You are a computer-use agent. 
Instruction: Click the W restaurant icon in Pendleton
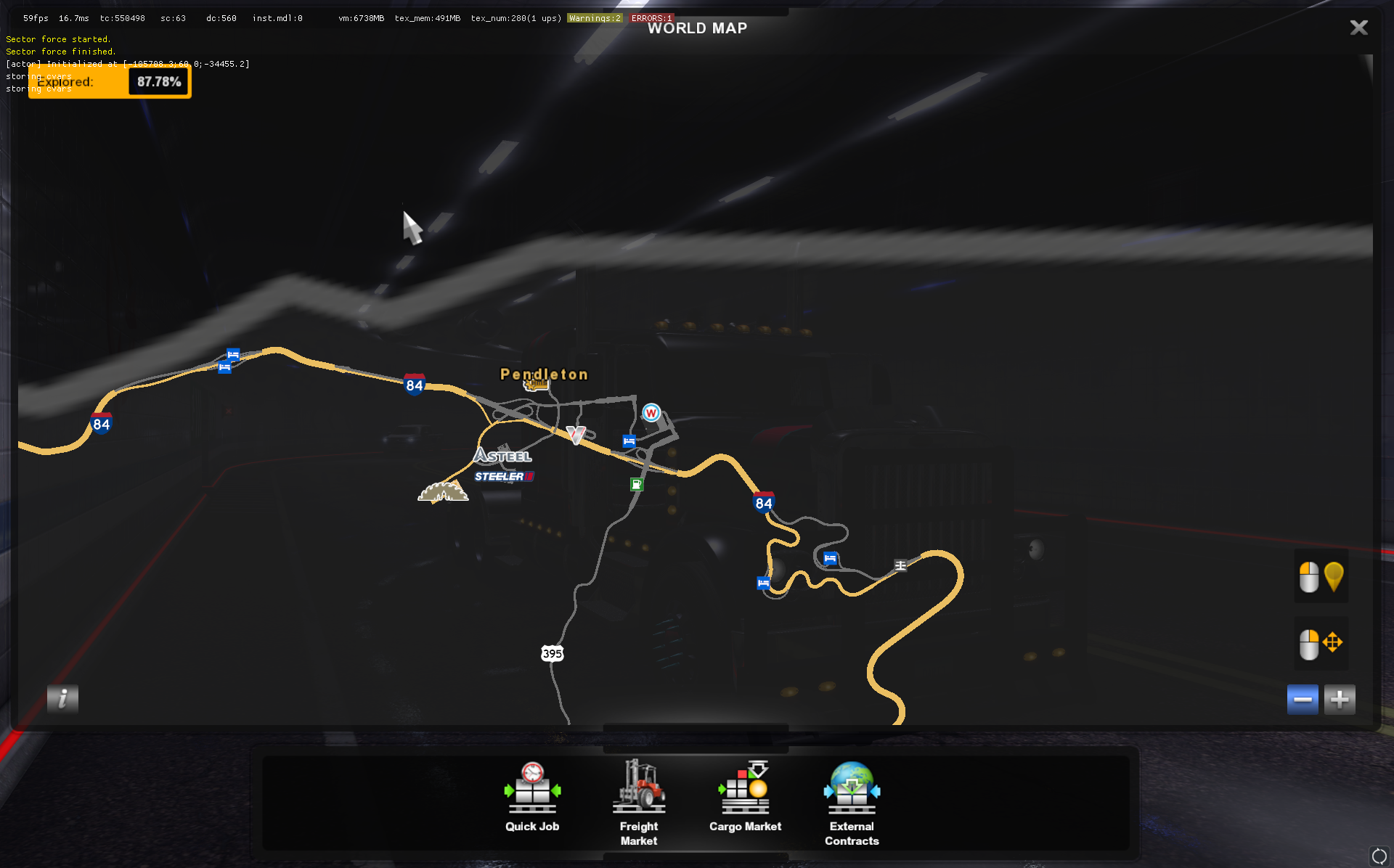[x=651, y=413]
